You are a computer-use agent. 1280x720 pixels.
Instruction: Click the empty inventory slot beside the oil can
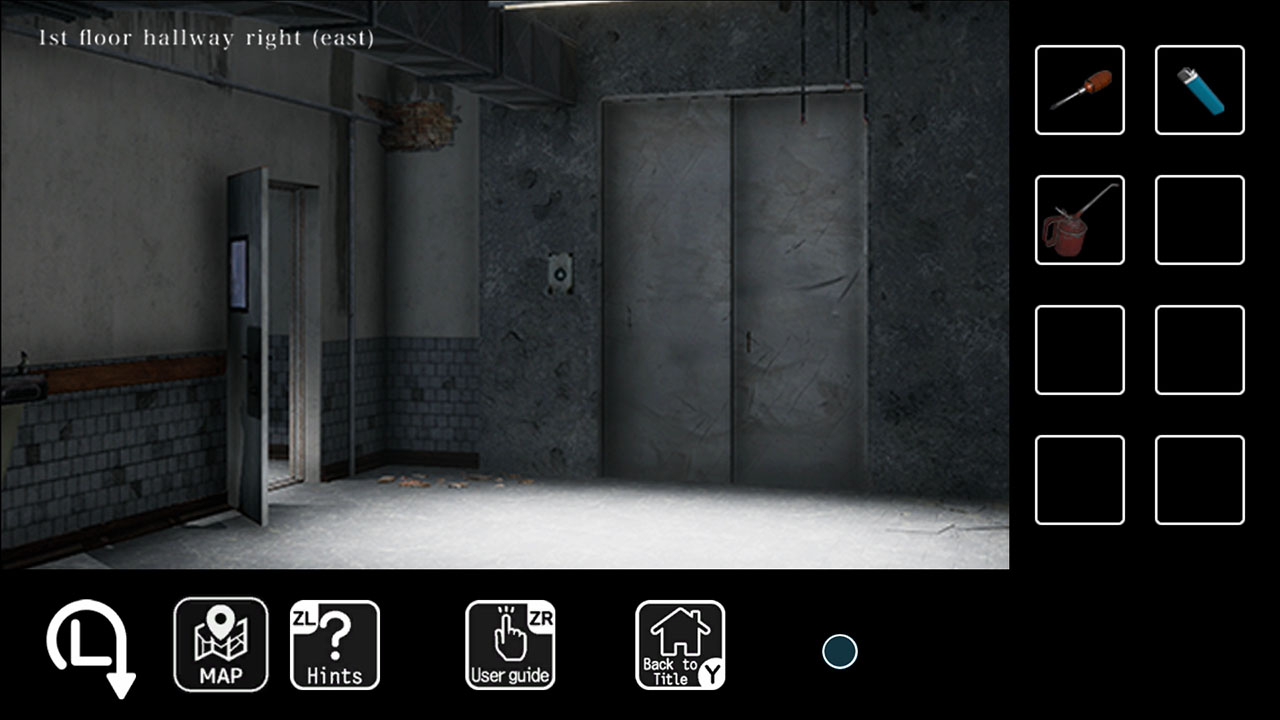point(1199,220)
